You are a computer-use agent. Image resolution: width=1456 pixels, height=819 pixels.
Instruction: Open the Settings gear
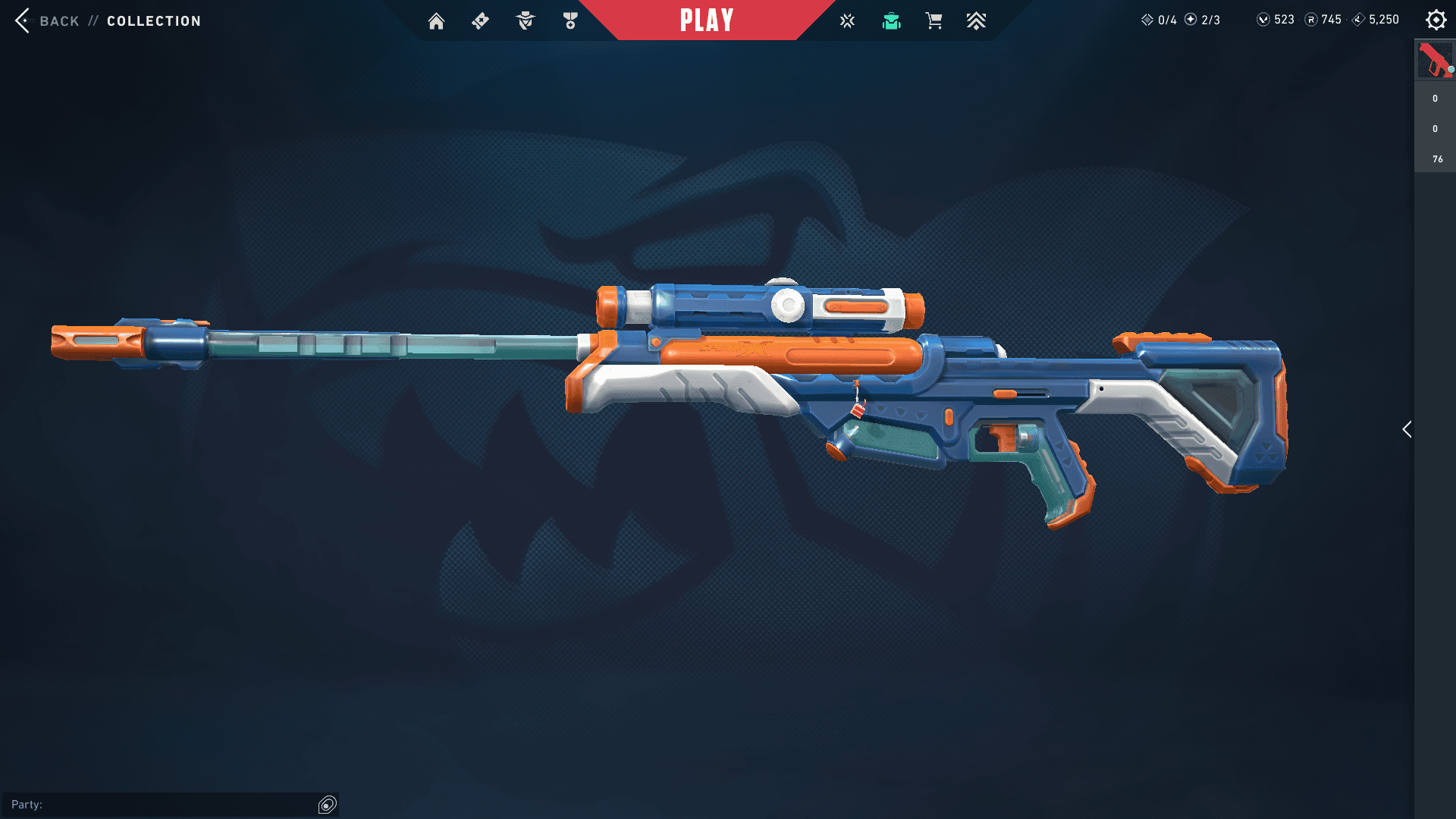(x=1436, y=20)
